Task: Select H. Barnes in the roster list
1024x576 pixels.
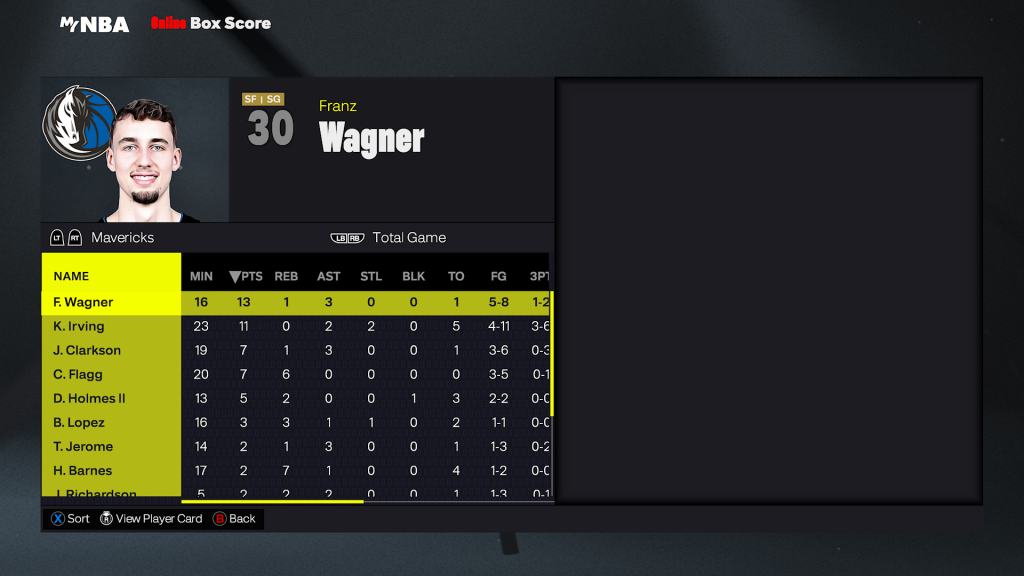Action: tap(83, 470)
